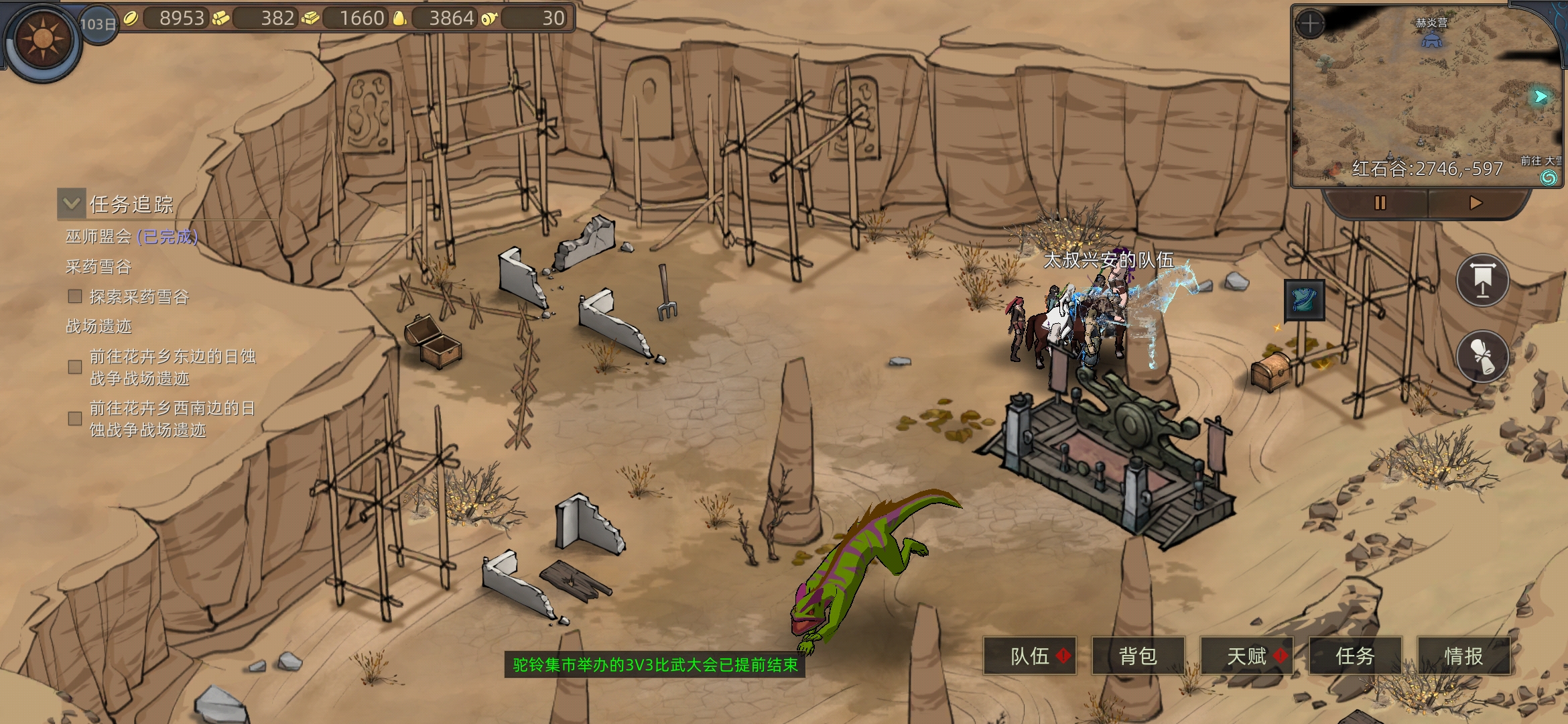Open the 背包 backpack
1568x724 pixels.
(1138, 656)
